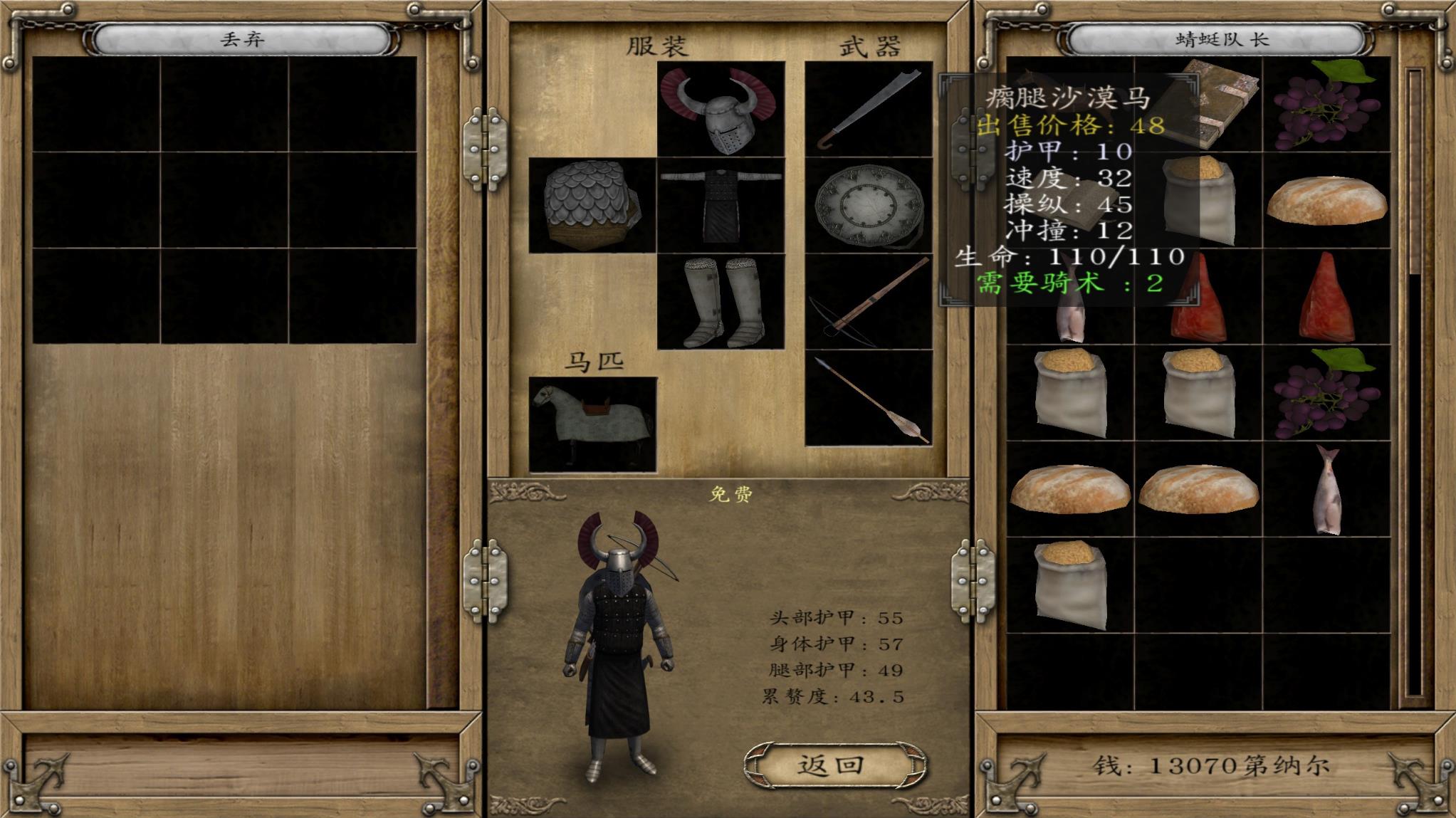
Task: Choose the curved-handle blade weapon slot
Action: pyautogui.click(x=869, y=109)
